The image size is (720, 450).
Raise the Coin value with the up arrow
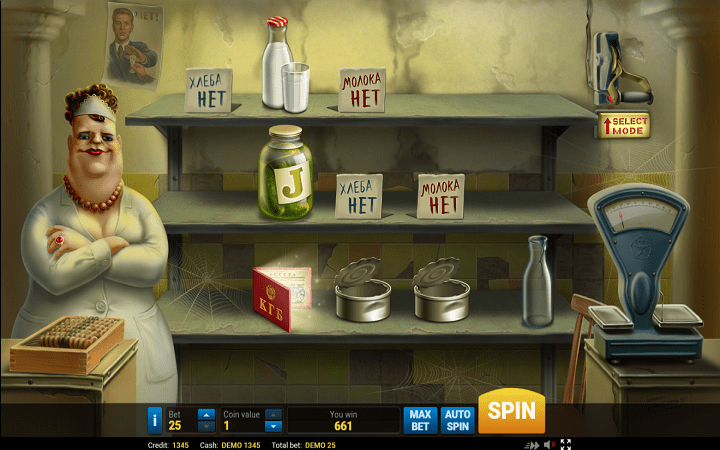273,414
